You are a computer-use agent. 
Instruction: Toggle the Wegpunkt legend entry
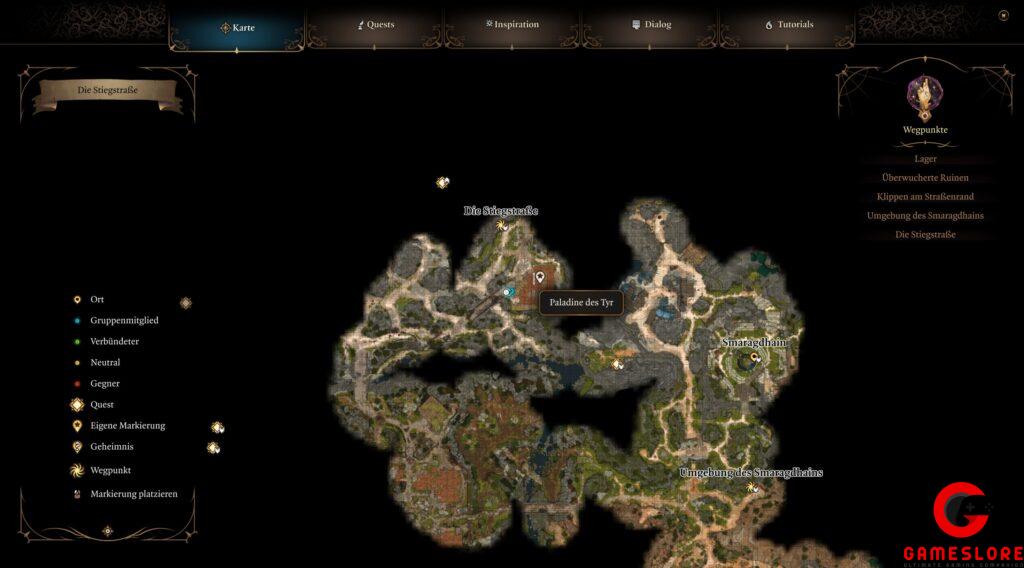110,470
